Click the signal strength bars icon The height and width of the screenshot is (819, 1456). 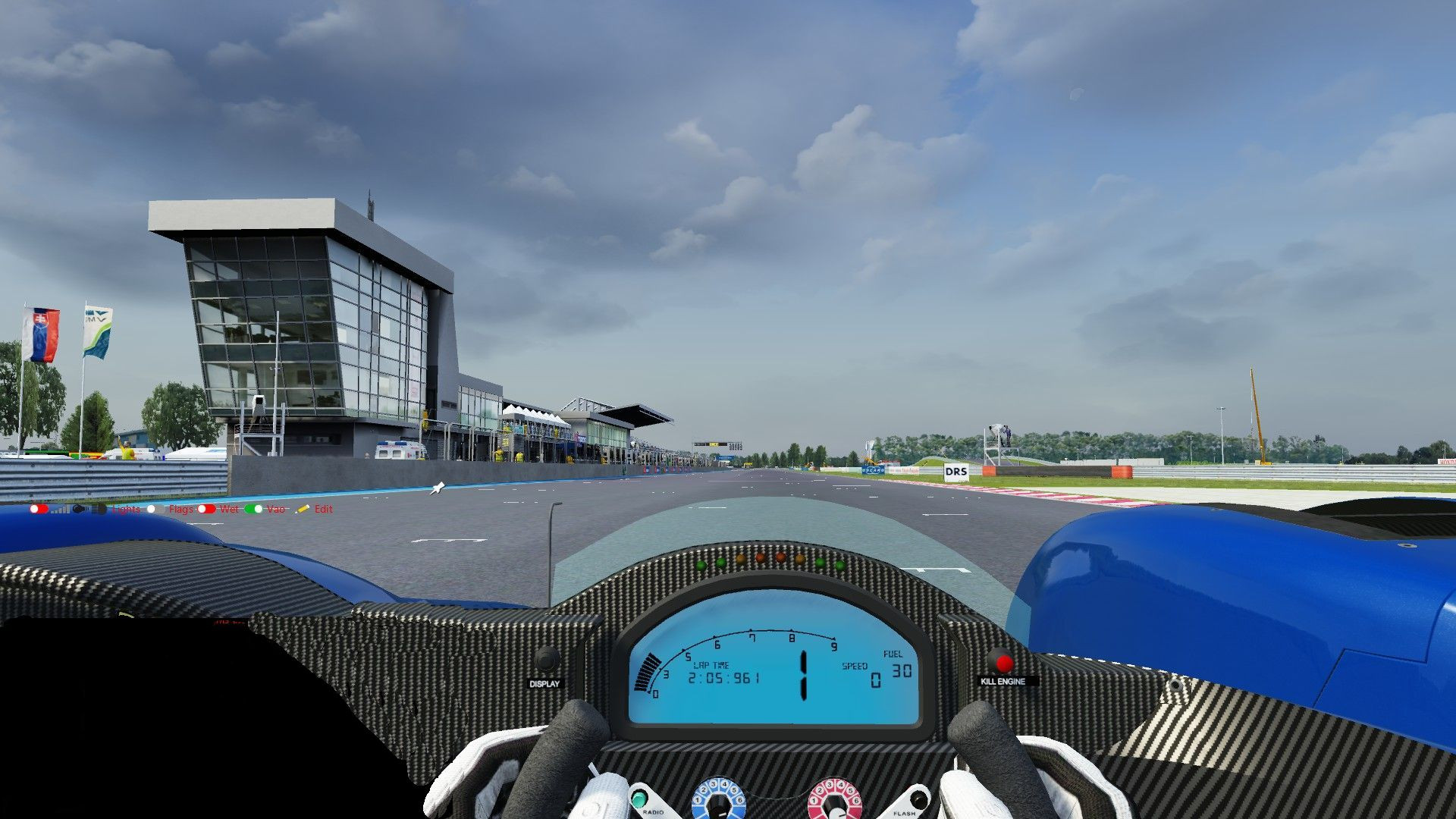[x=59, y=510]
